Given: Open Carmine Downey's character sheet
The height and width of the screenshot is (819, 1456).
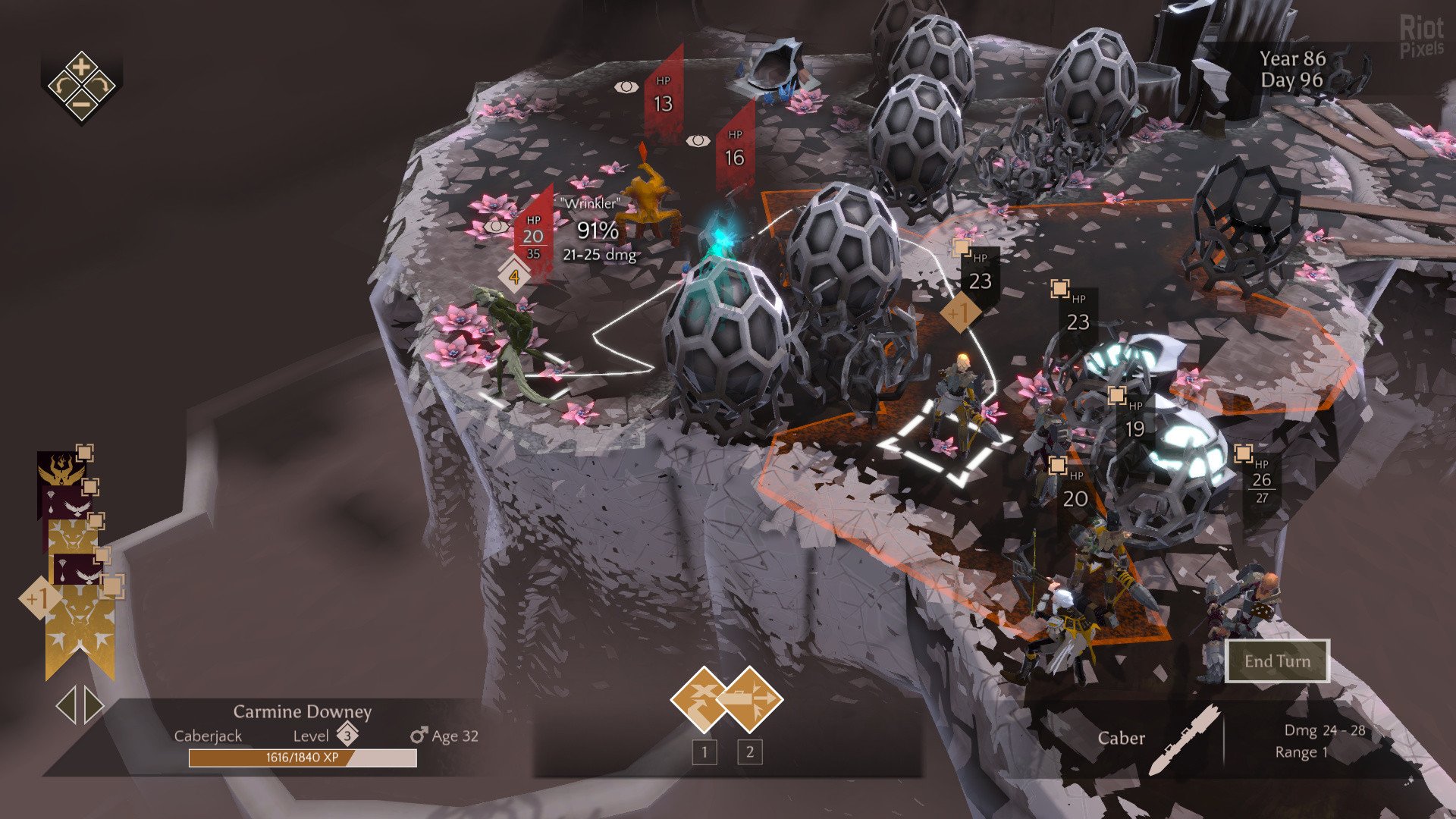Looking at the screenshot, I should [302, 712].
